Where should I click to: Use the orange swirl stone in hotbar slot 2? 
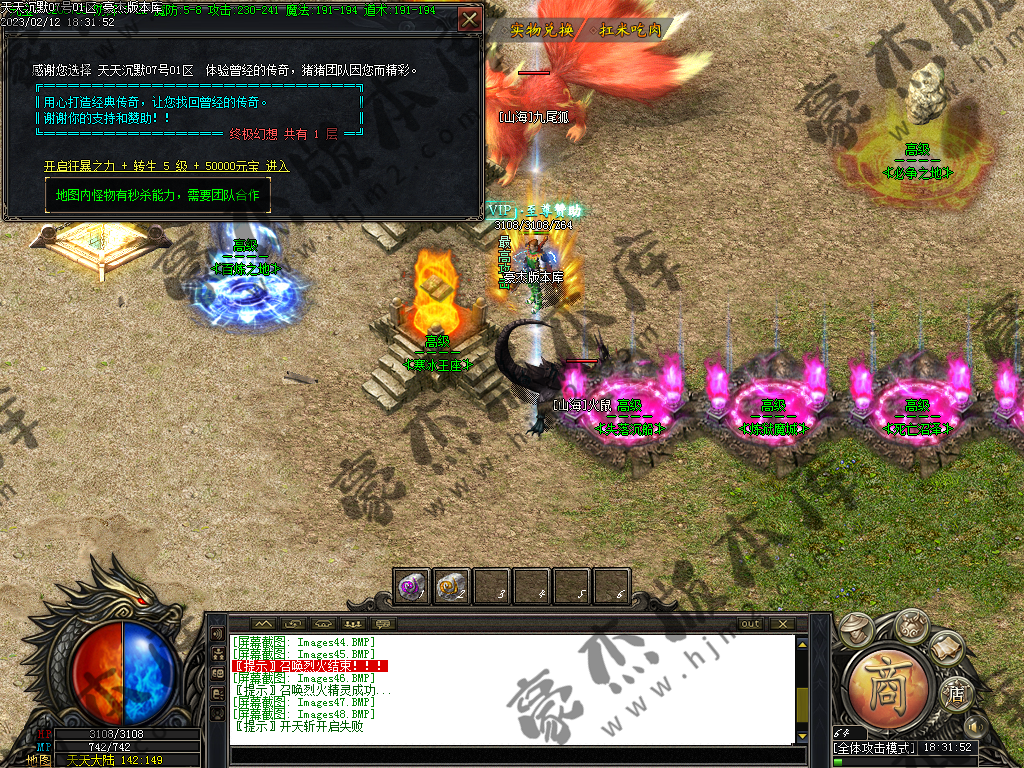(x=452, y=585)
